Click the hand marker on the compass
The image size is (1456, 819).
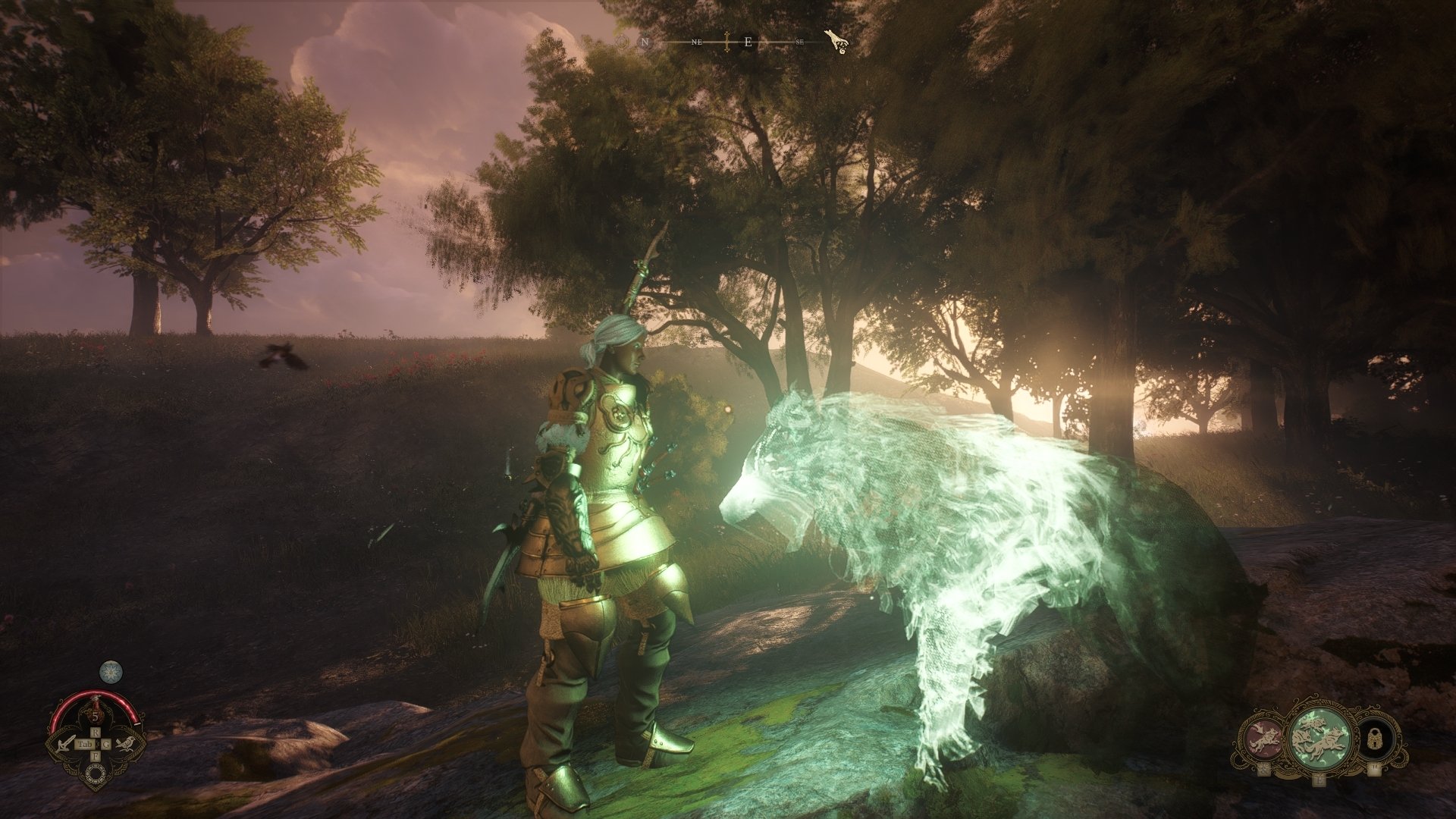(x=836, y=41)
